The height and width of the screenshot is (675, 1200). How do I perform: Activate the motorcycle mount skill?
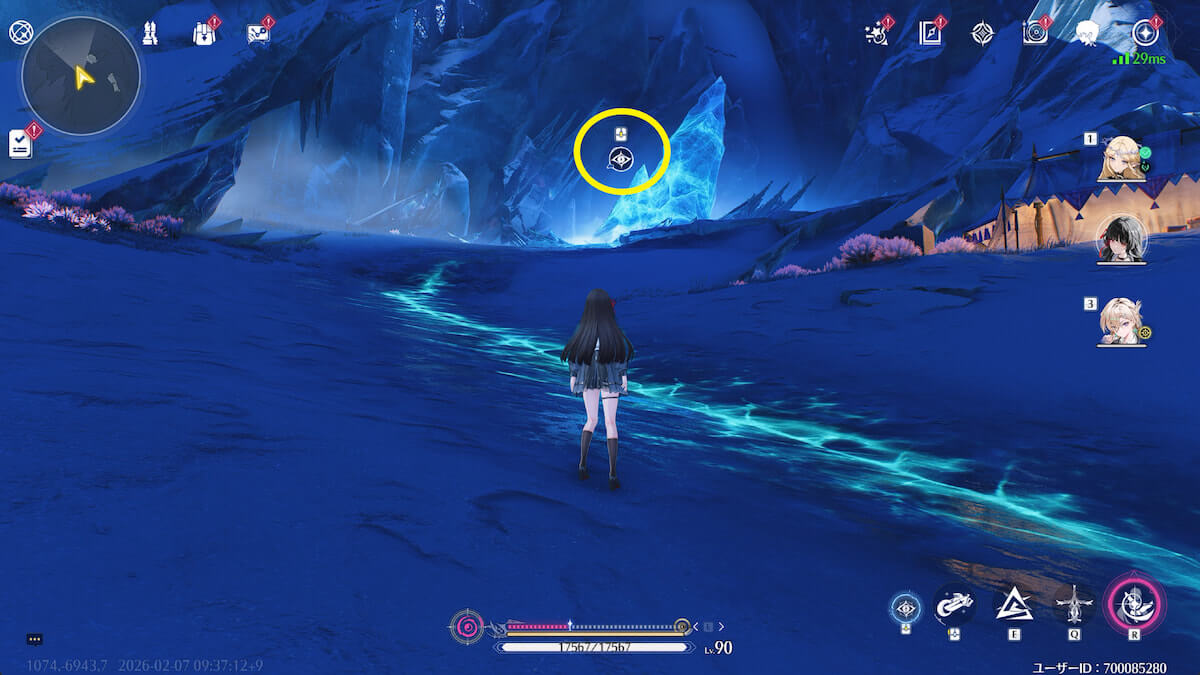tap(954, 606)
